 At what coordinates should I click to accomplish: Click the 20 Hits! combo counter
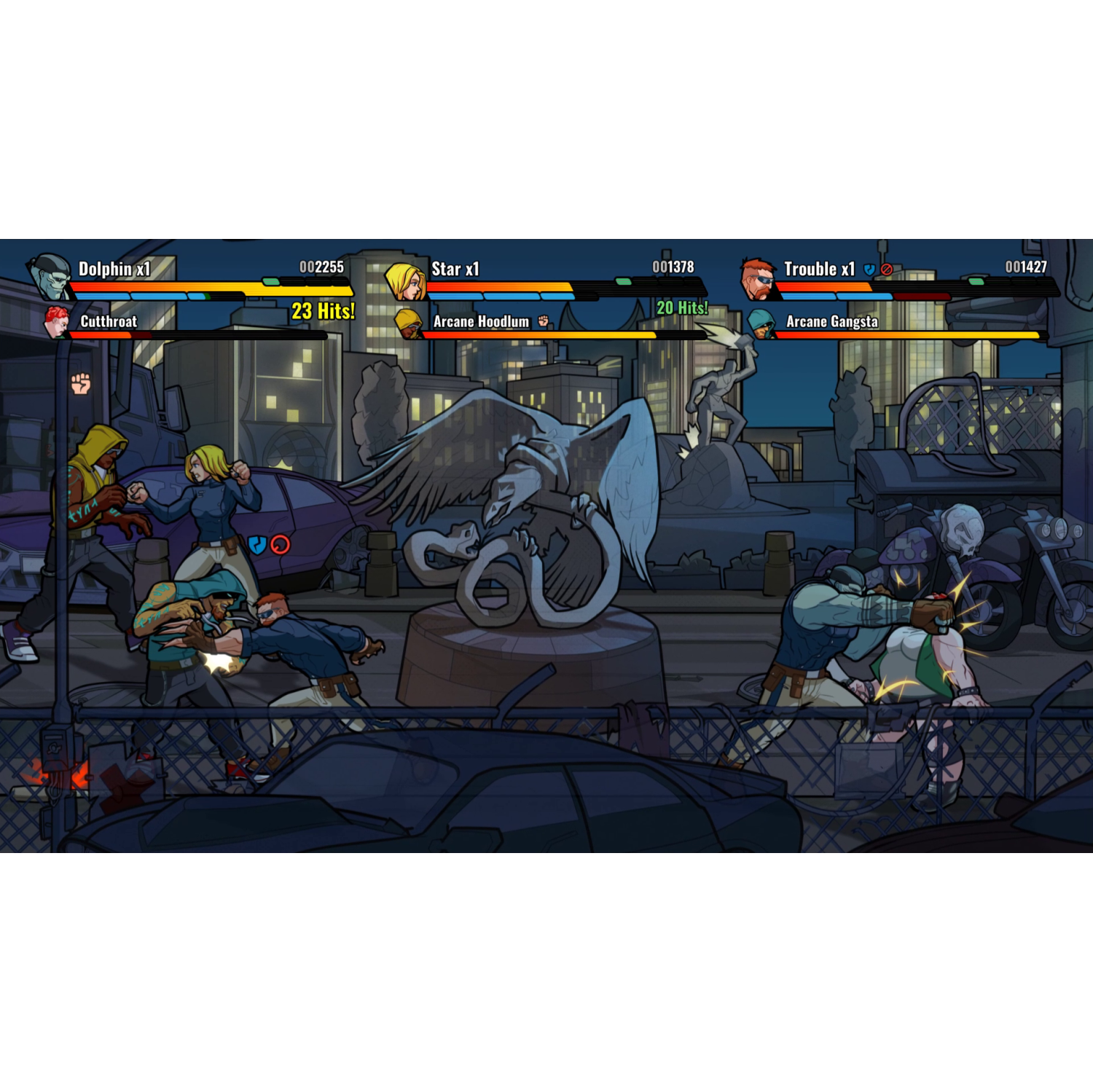click(x=682, y=307)
